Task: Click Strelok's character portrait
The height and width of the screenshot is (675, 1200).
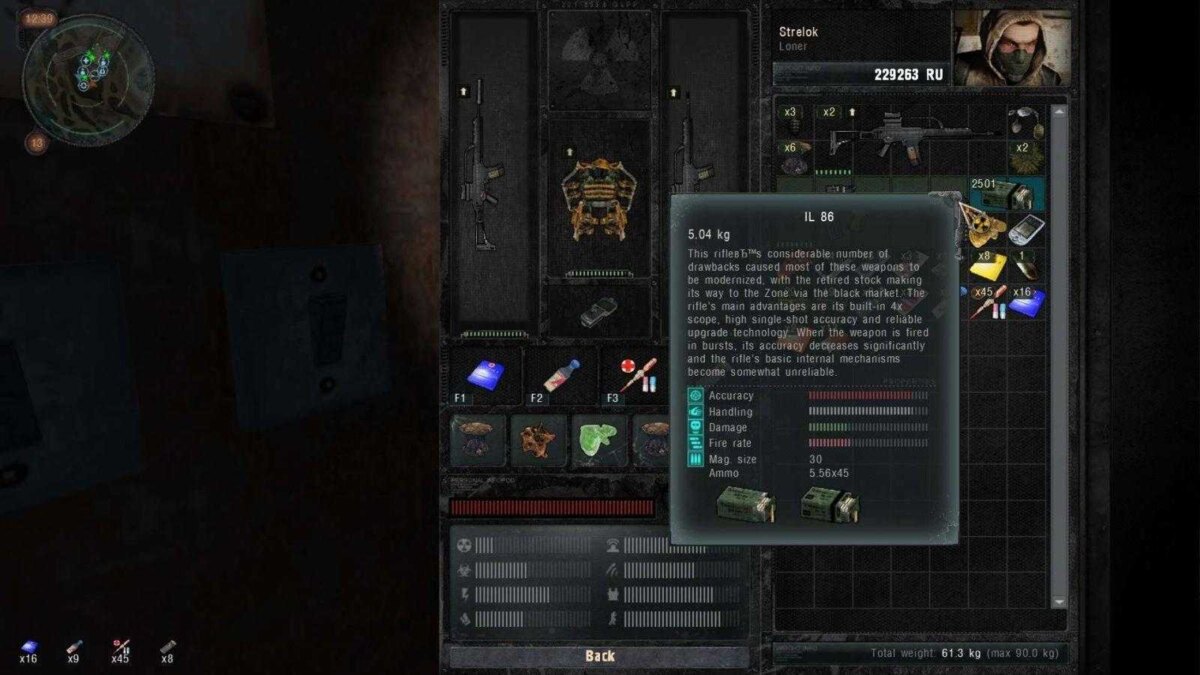Action: coord(1011,47)
